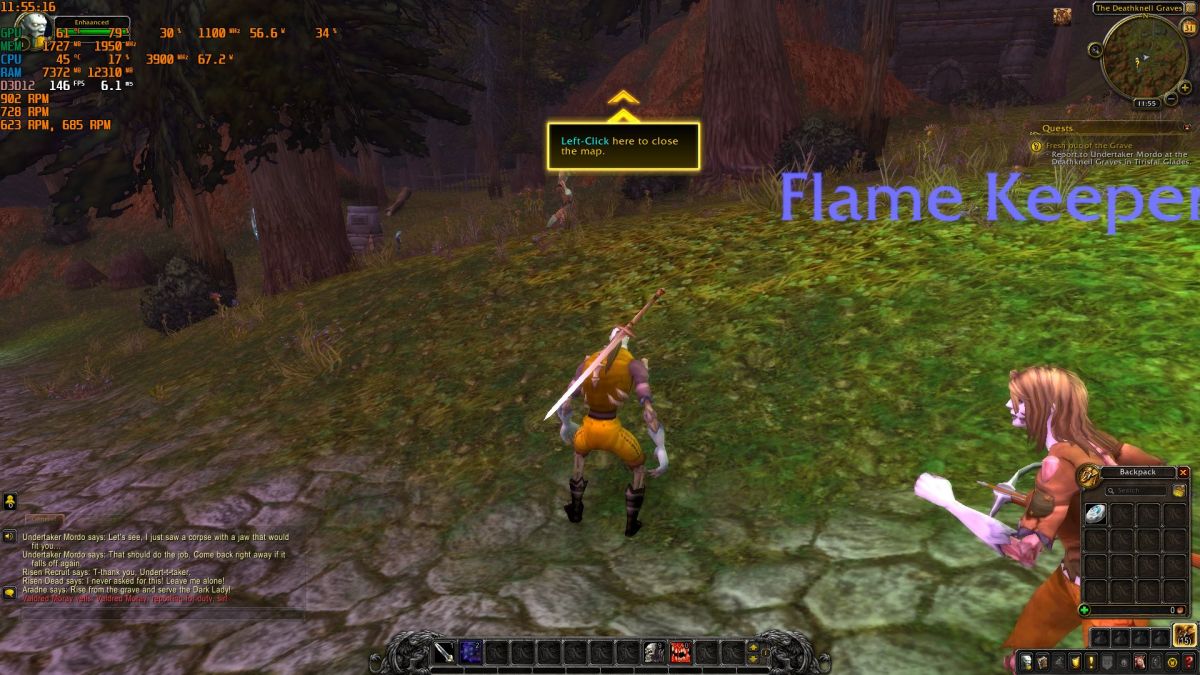Open the red question mark help button
This screenshot has width=1200, height=675.
coord(1188,661)
